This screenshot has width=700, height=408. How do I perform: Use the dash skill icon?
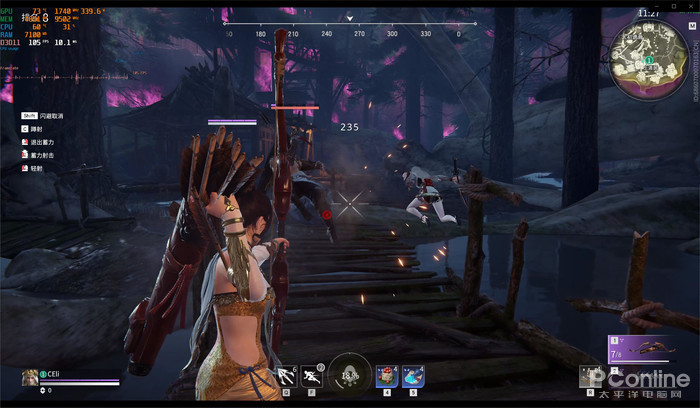point(312,376)
